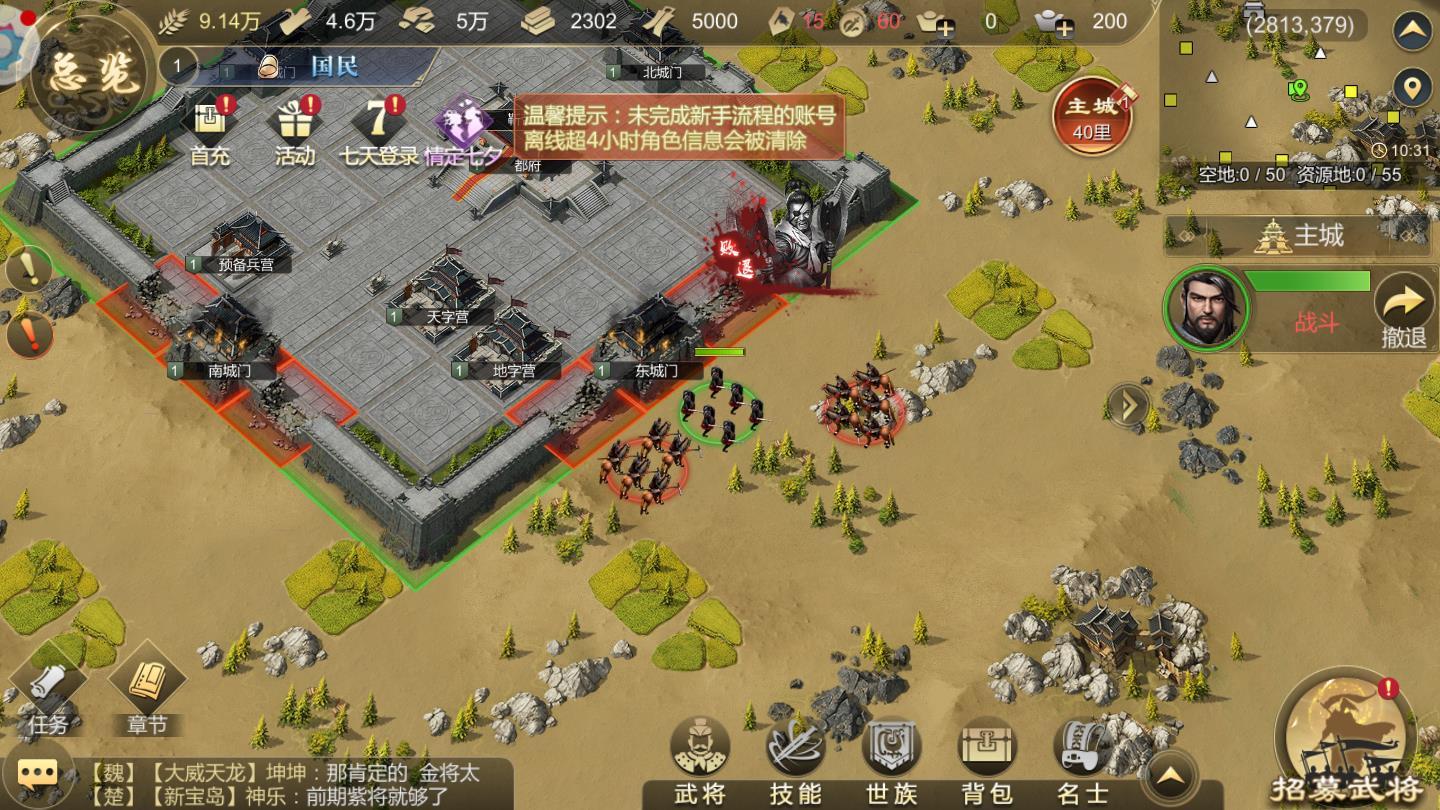Open the 武将 generals menu
Image resolution: width=1440 pixels, height=810 pixels.
point(699,760)
